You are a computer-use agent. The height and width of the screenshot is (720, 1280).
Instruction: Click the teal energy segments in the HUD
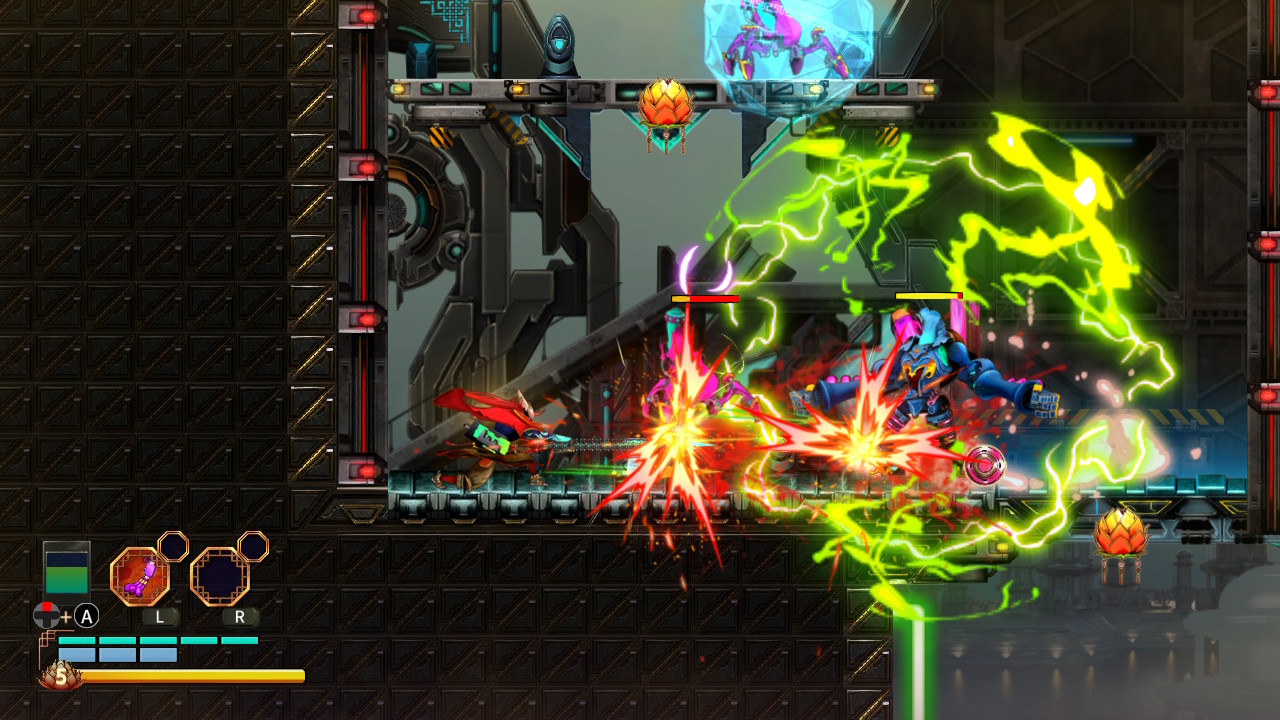155,640
